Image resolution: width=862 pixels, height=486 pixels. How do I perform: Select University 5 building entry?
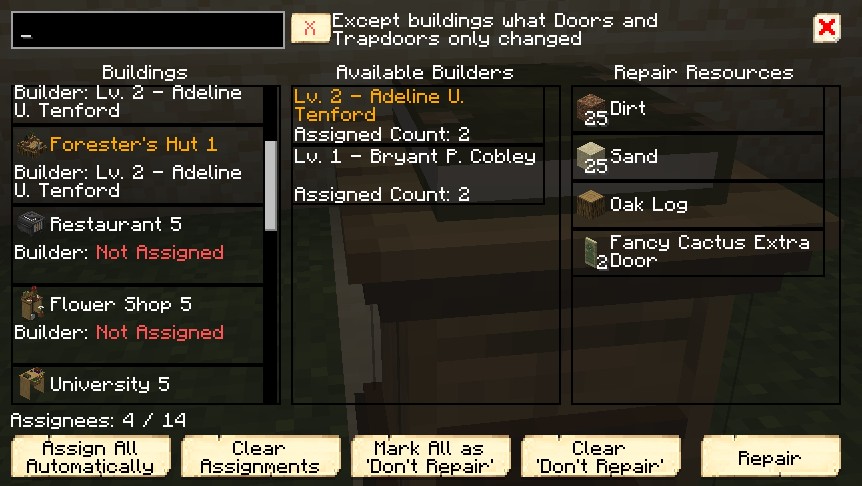tap(138, 385)
